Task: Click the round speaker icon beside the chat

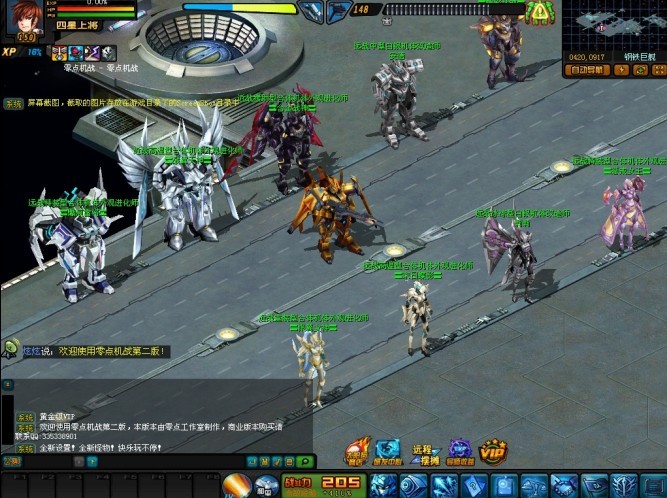Action: pyautogui.click(x=11, y=348)
